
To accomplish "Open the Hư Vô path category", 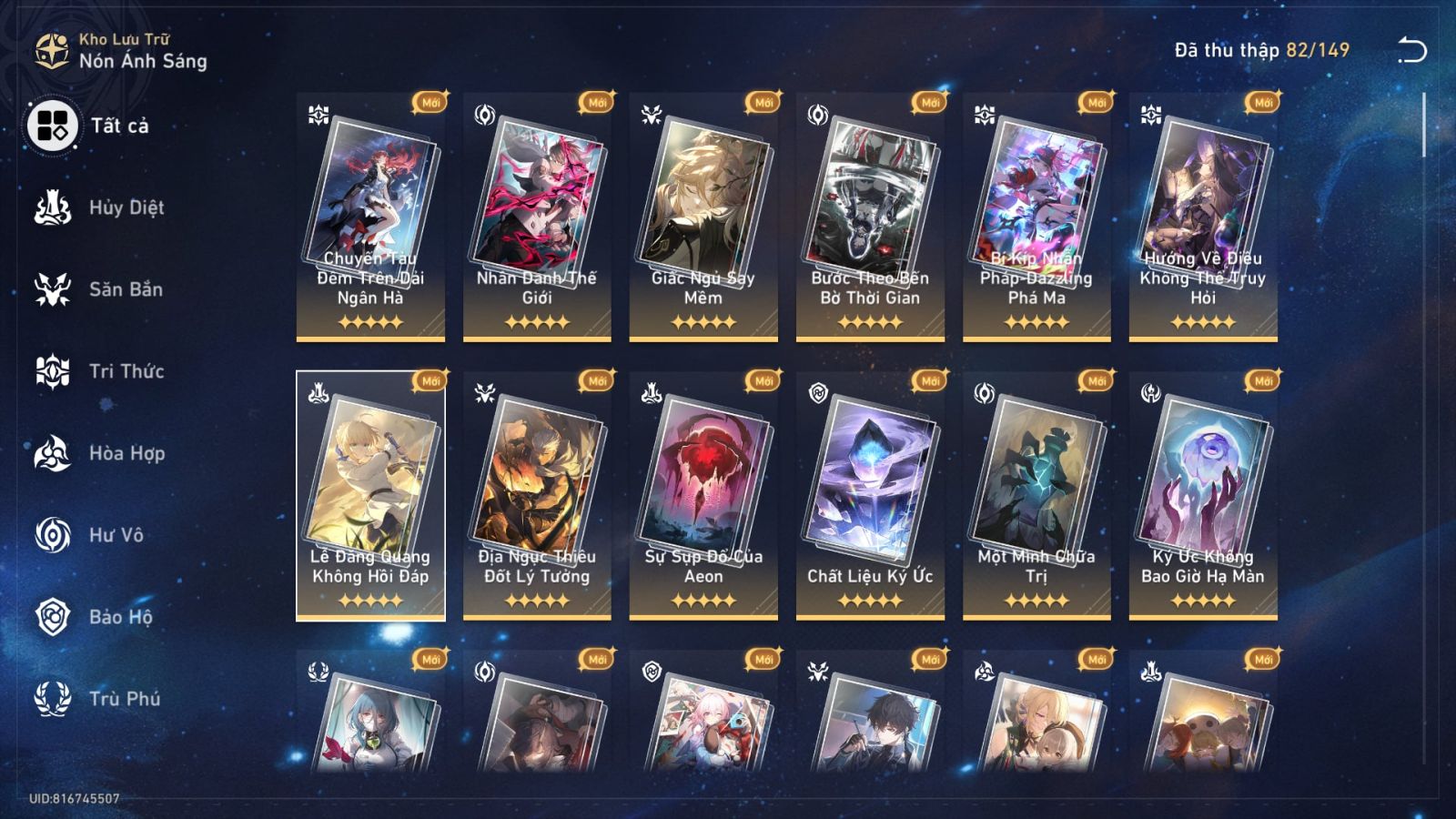I will (53, 535).
